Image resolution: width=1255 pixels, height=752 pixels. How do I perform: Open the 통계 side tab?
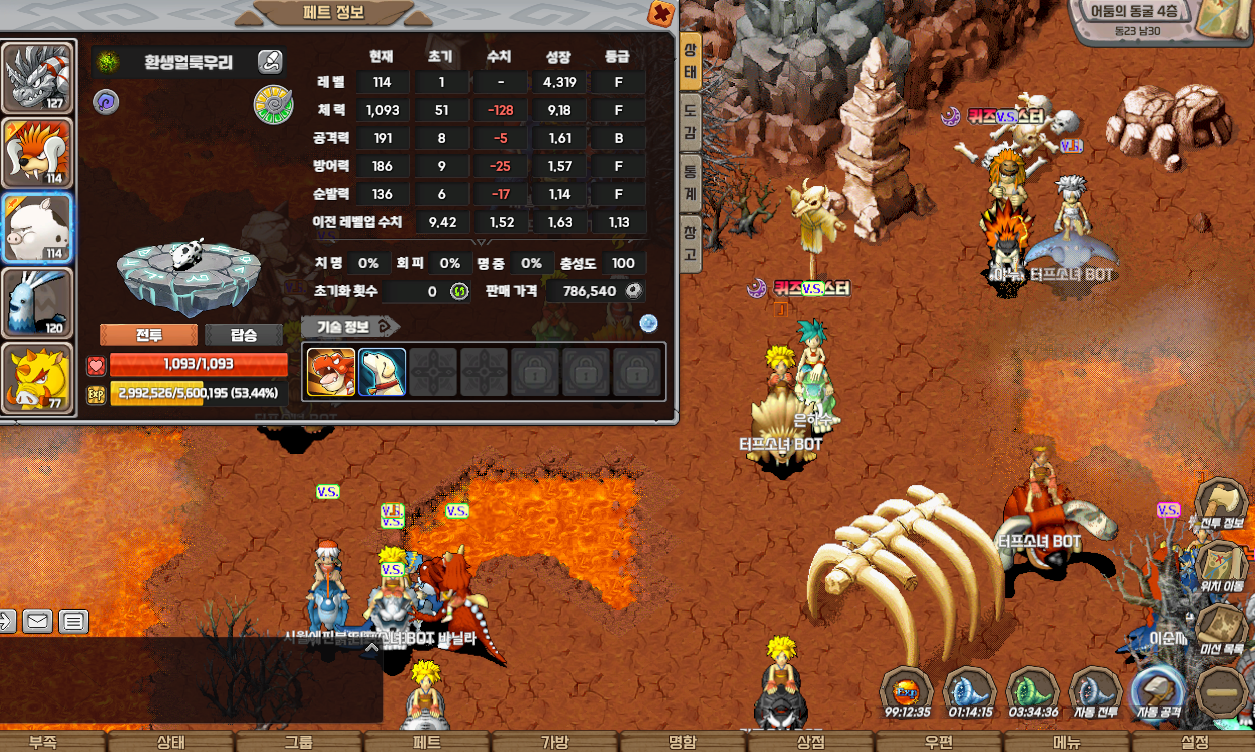(690, 181)
